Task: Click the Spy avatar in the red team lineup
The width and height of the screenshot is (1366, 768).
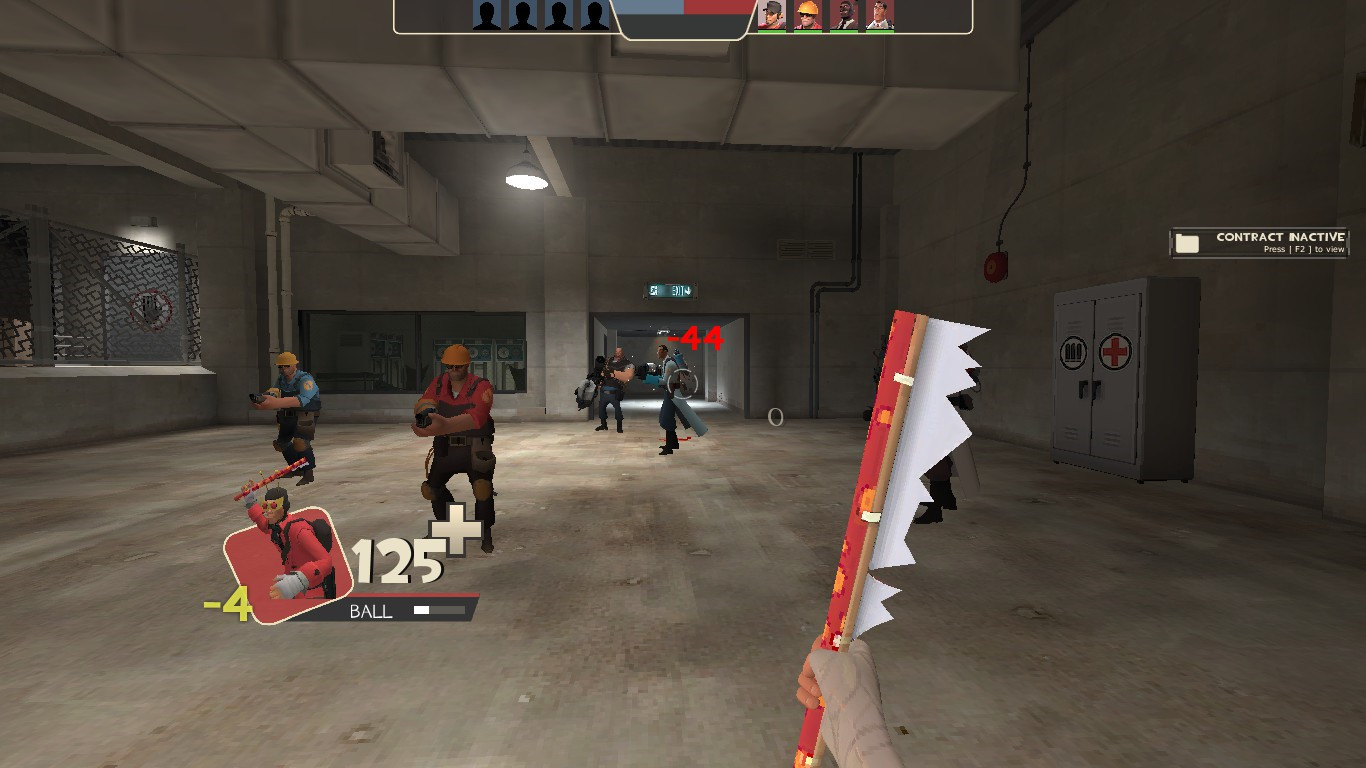Action: pos(845,15)
